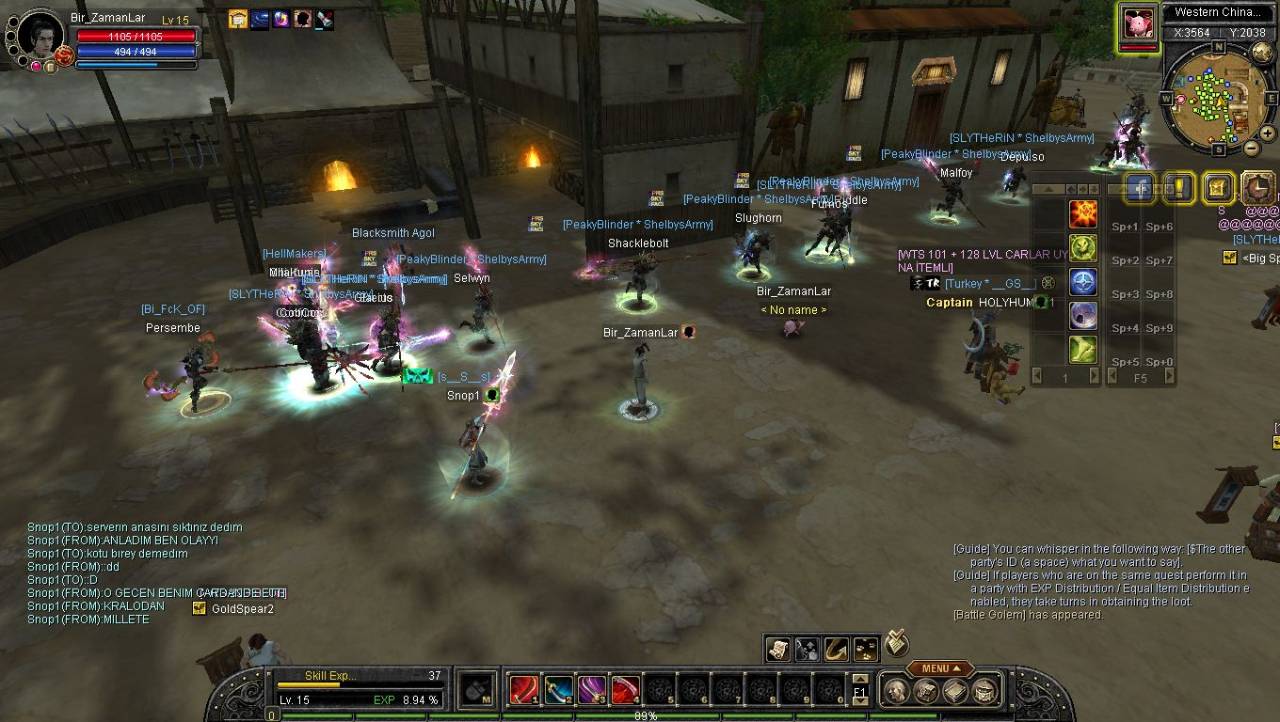Open the clock icon below the minimap
This screenshot has width=1280, height=722.
1258,187
